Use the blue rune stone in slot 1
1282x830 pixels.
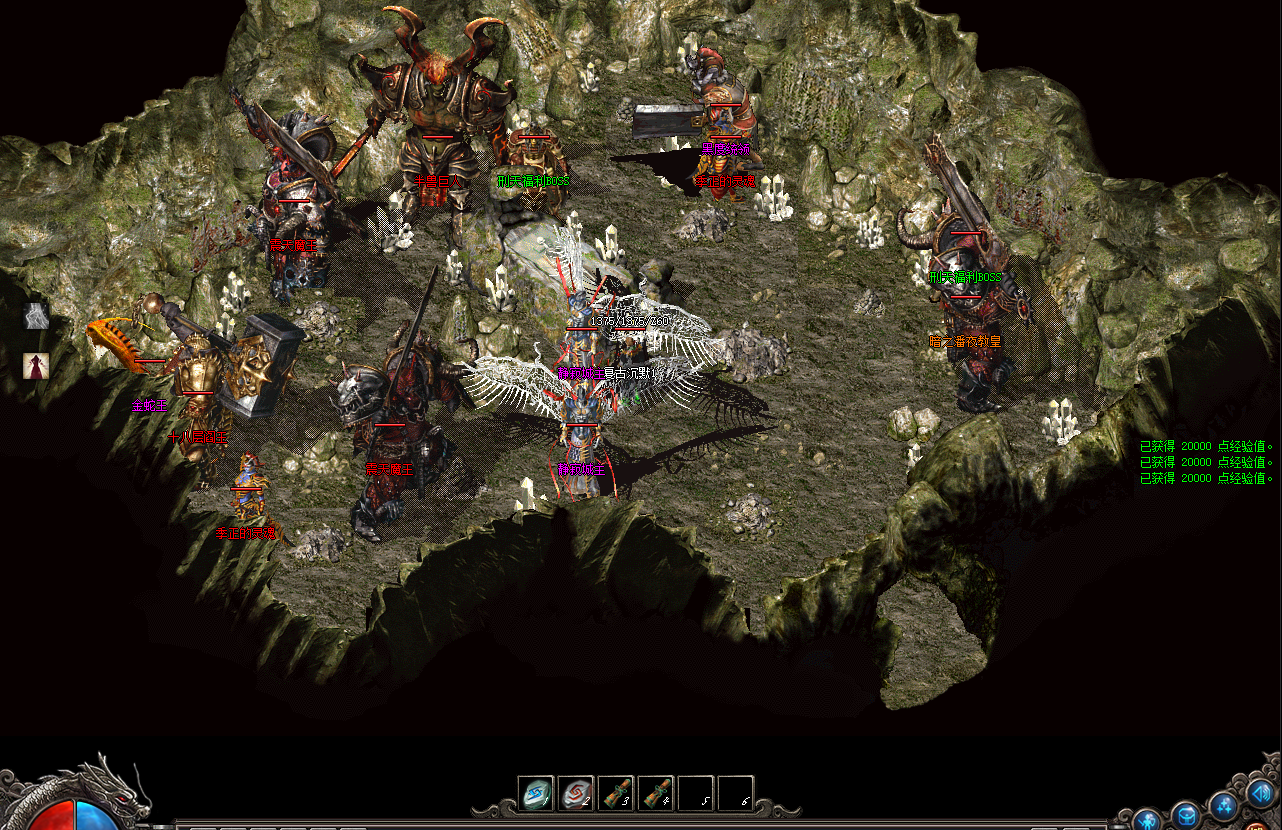536,794
